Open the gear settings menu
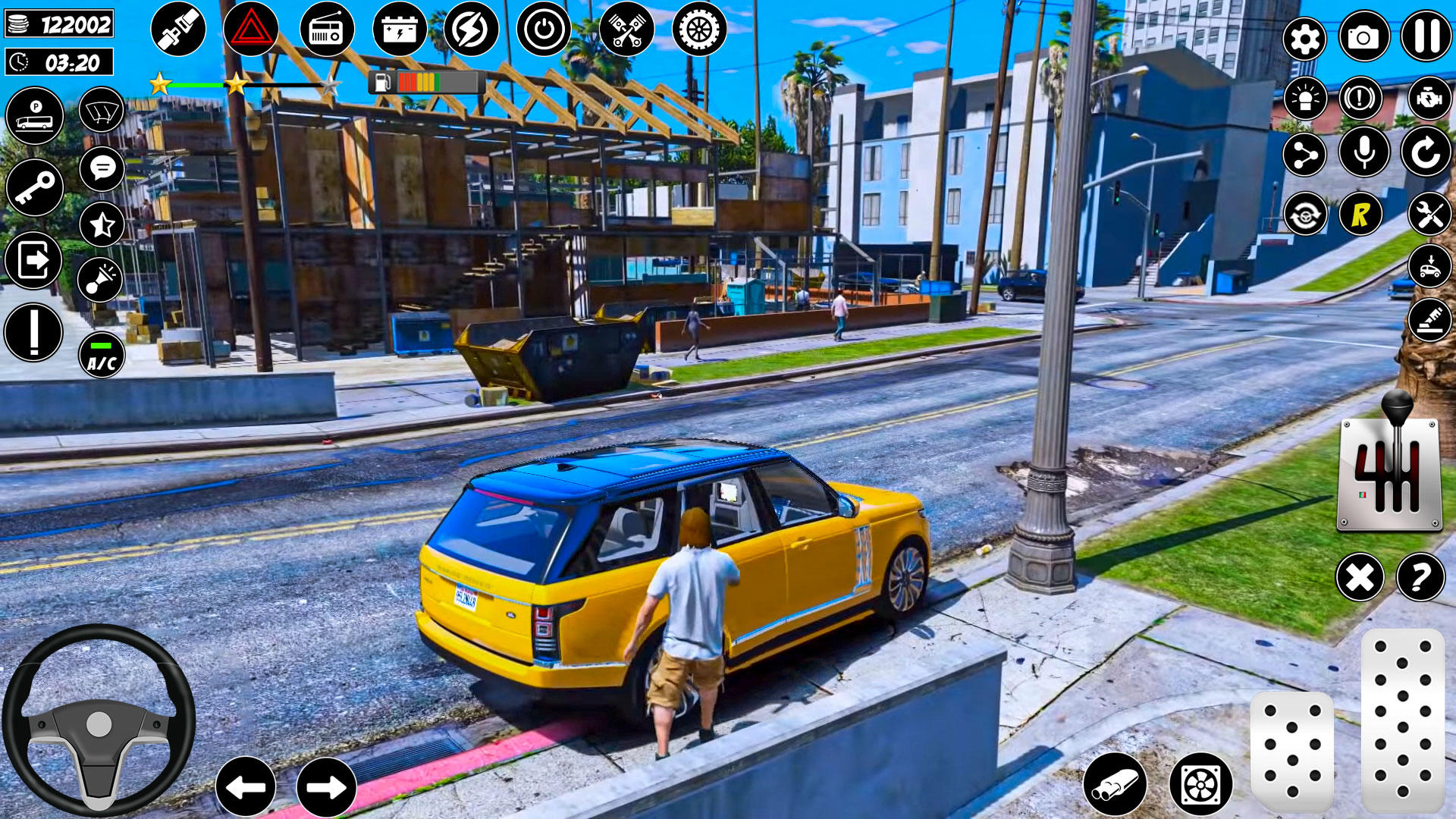 tap(1304, 39)
